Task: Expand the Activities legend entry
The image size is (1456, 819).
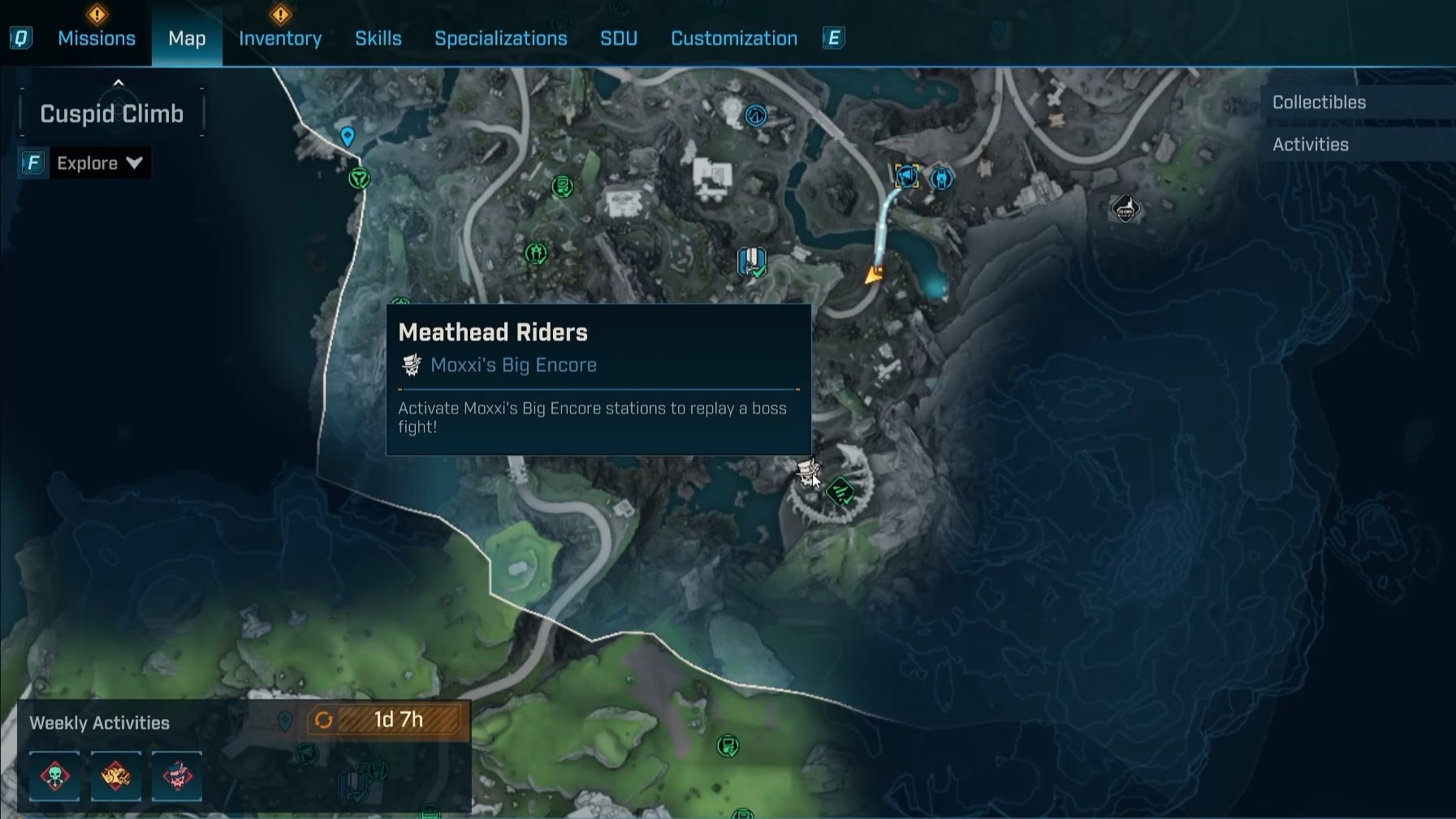Action: point(1310,145)
